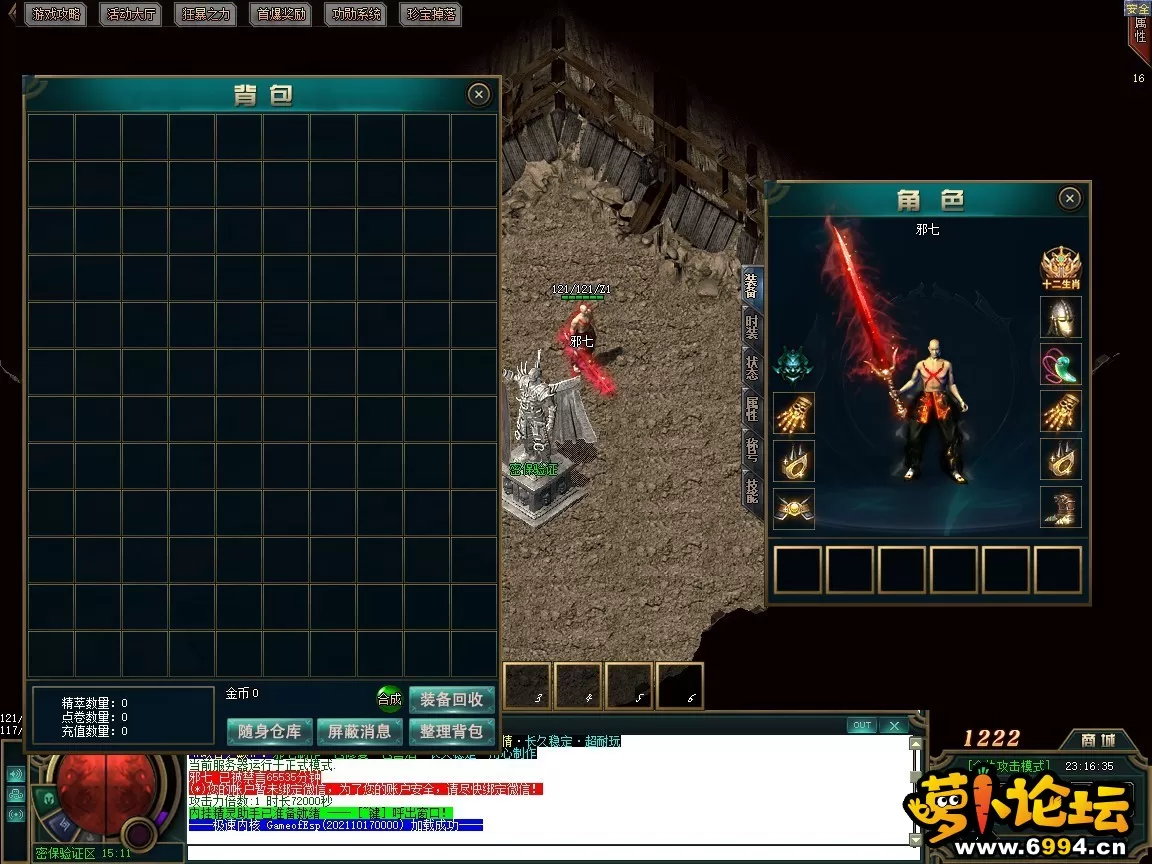This screenshot has width=1152, height=864.
Task: Switch to the 技能 skills tab
Action: tap(752, 487)
